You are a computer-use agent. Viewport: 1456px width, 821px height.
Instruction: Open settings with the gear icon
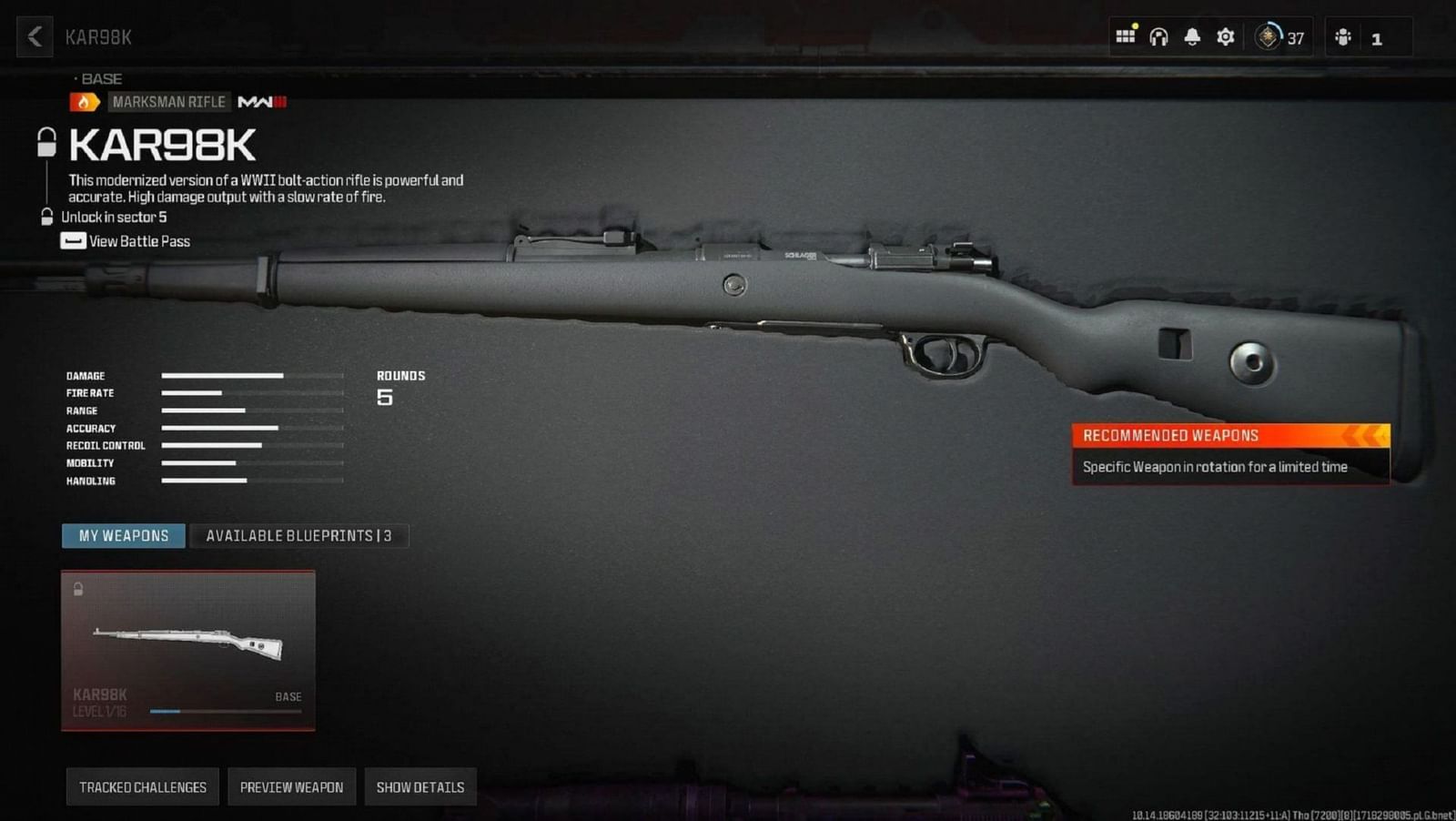point(1225,36)
